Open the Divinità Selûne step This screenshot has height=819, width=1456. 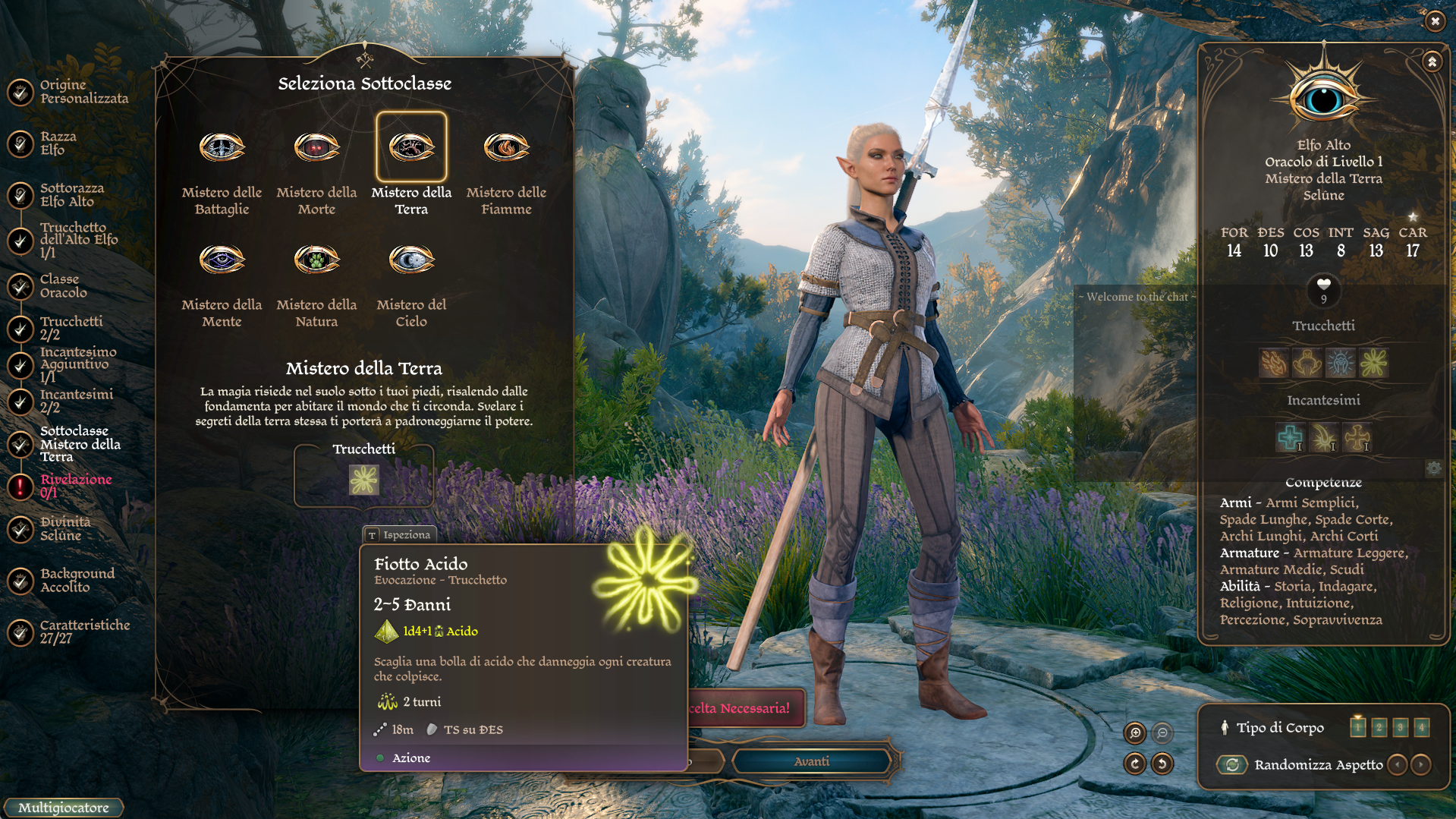coord(64,529)
